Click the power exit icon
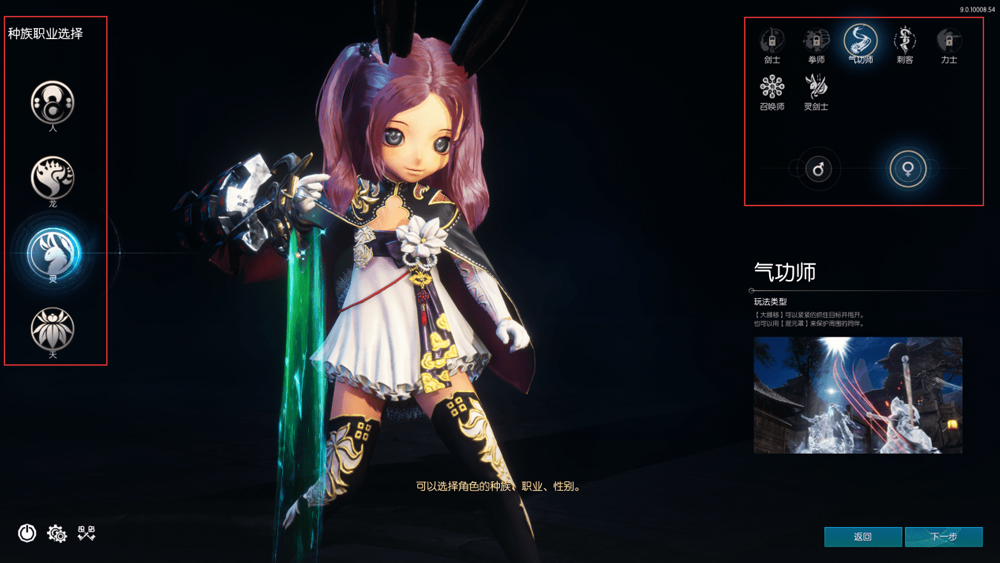The image size is (1000, 563). tap(27, 533)
